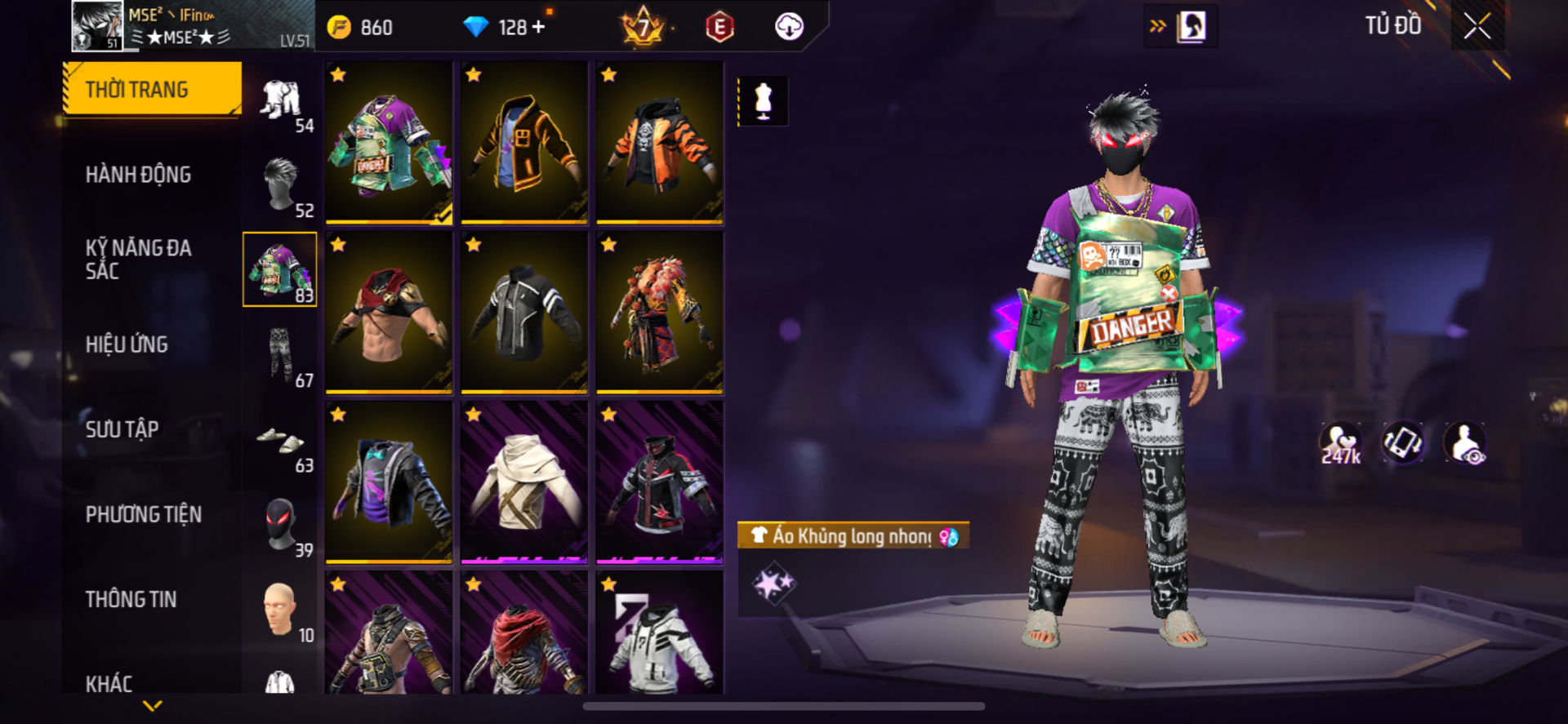Open the cloud download icon

tap(788, 27)
